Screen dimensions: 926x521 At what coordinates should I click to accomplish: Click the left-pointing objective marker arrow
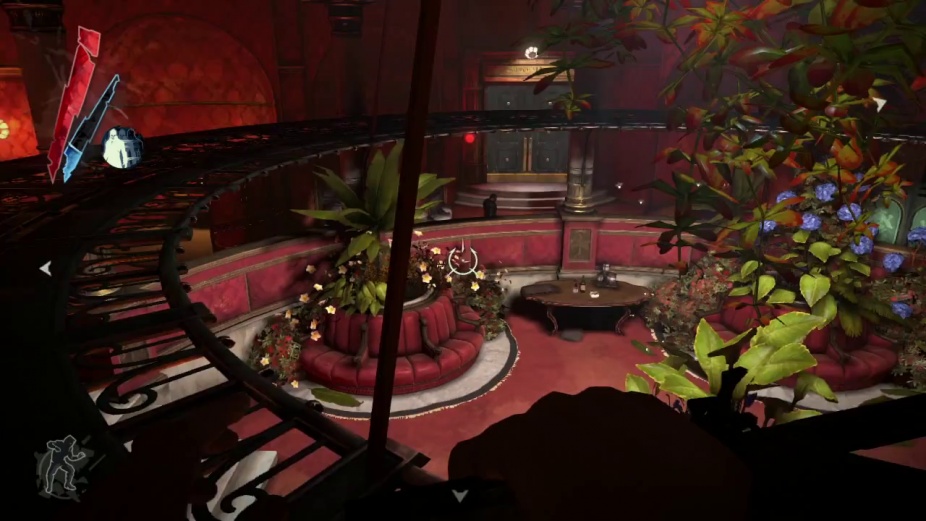click(45, 268)
